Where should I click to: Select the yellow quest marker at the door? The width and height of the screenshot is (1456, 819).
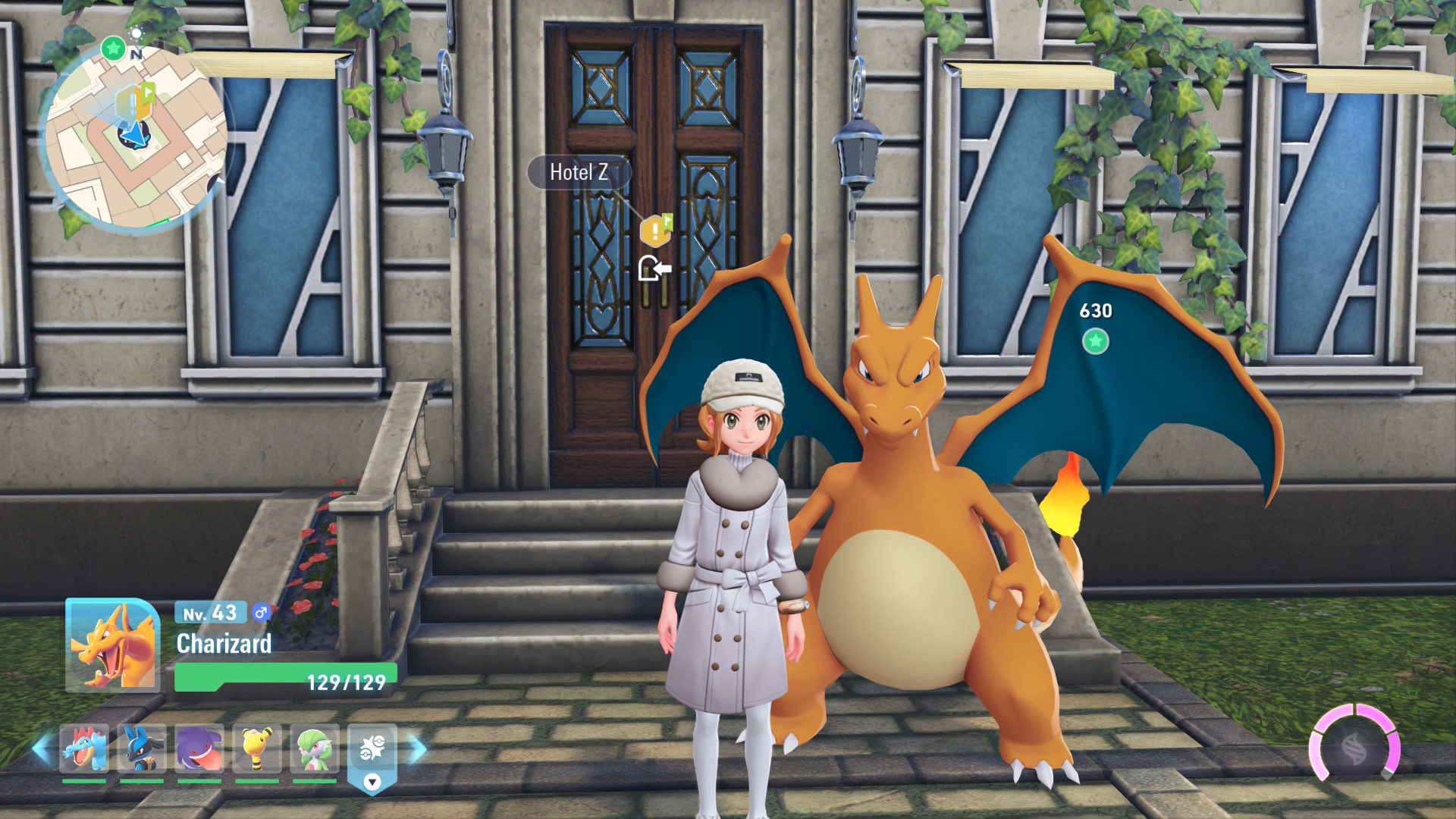click(x=655, y=231)
